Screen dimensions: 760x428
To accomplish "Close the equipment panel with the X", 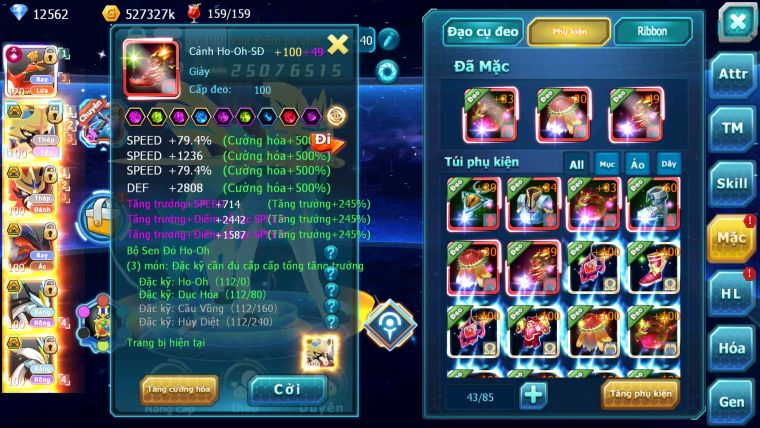I will pyautogui.click(x=736, y=21).
